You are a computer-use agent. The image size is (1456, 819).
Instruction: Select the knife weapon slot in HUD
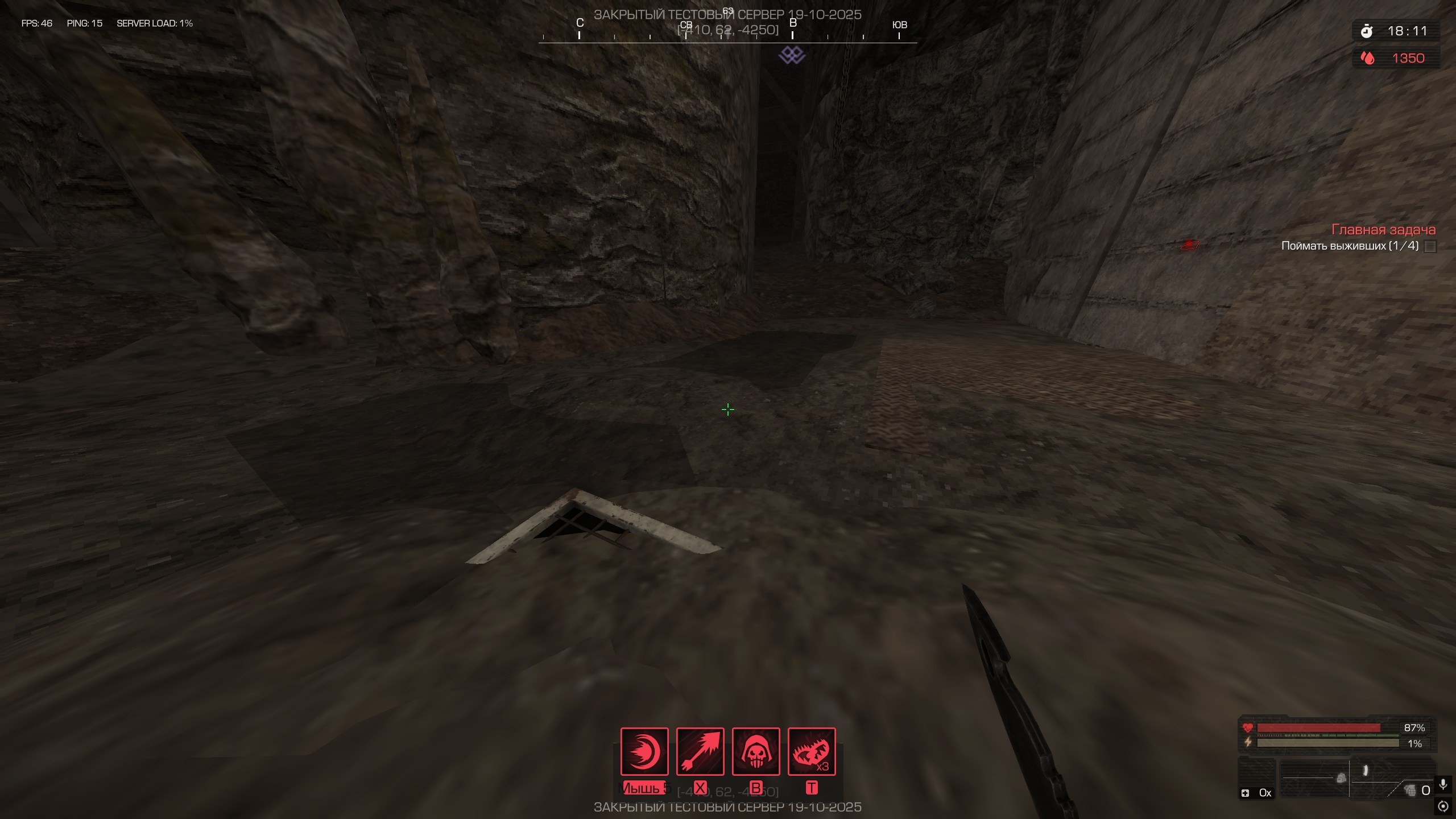1366,771
